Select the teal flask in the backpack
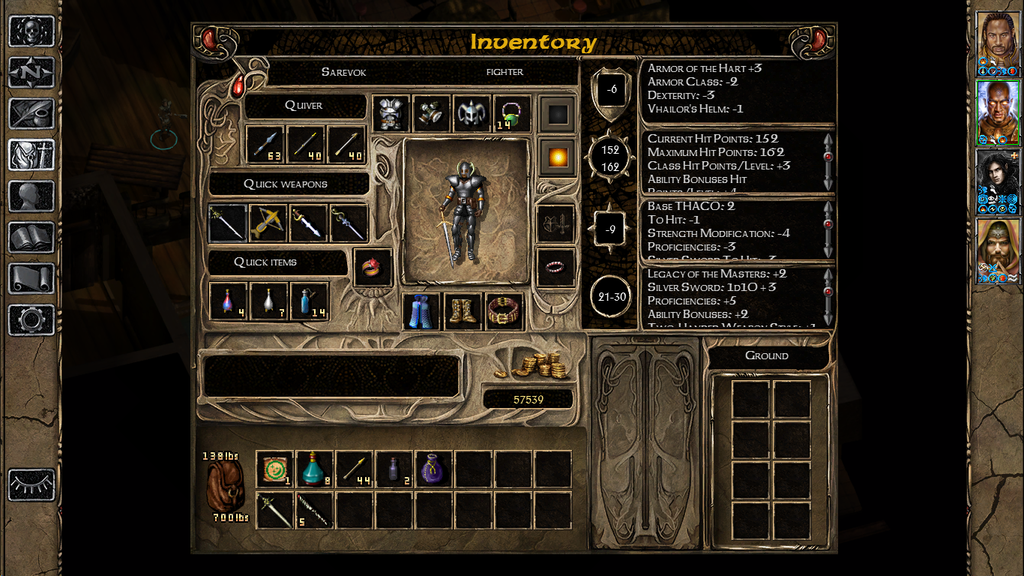 point(314,469)
